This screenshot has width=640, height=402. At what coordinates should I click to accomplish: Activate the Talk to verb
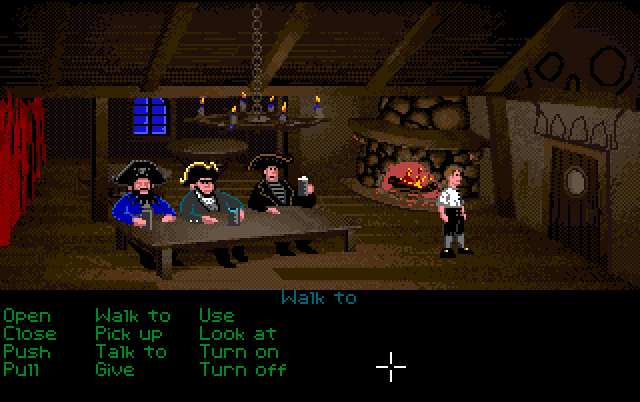(131, 352)
